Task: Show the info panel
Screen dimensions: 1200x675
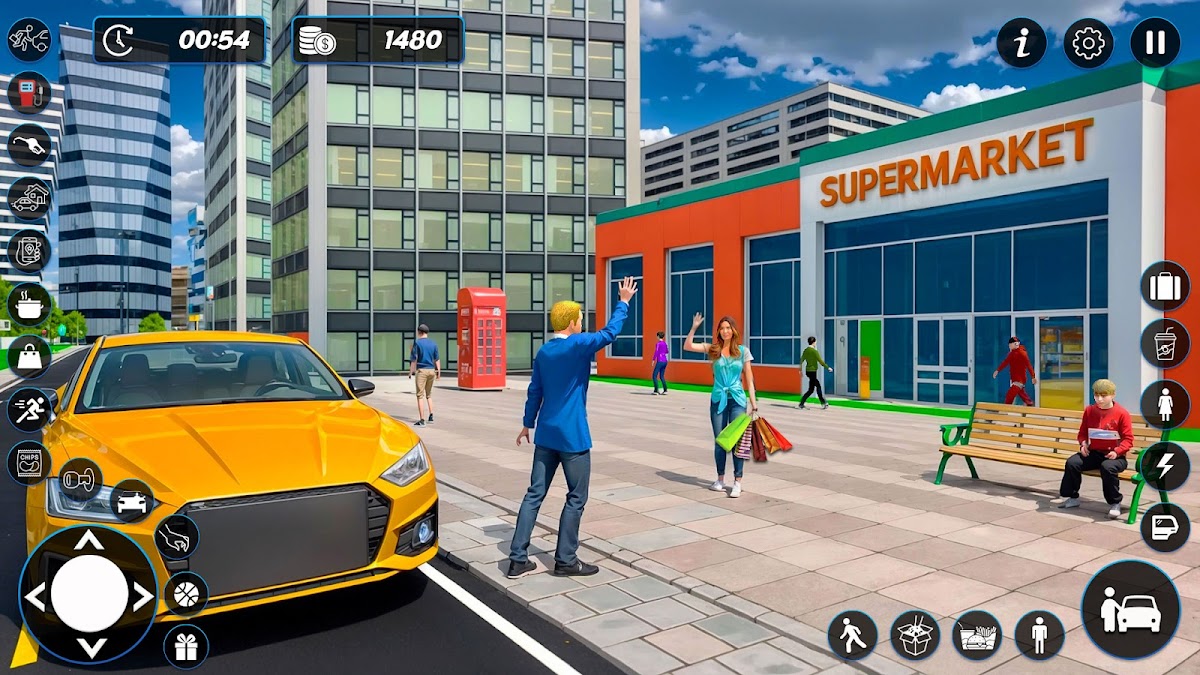Action: 1021,43
